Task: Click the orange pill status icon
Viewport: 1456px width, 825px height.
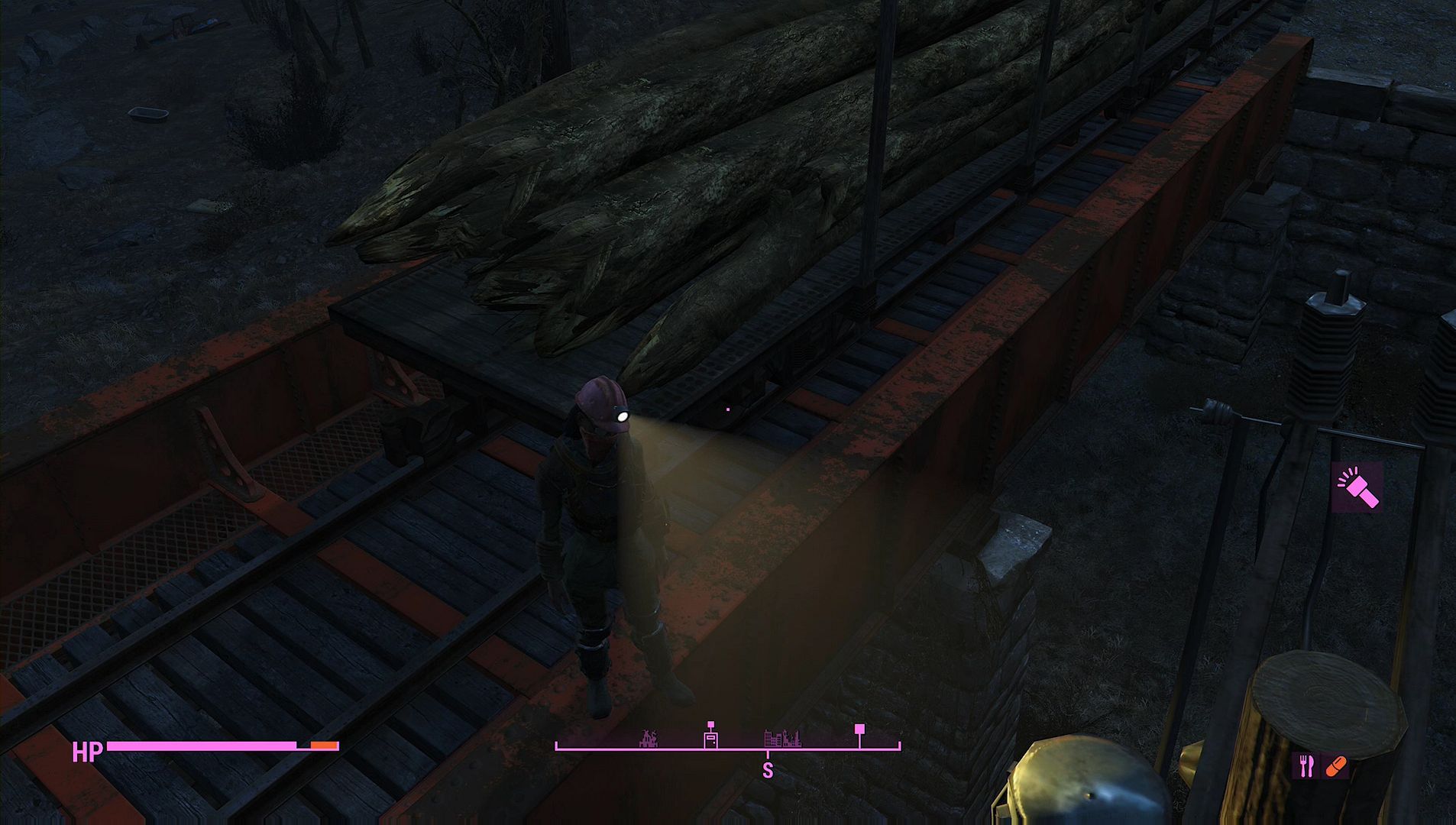Action: coord(1336,765)
